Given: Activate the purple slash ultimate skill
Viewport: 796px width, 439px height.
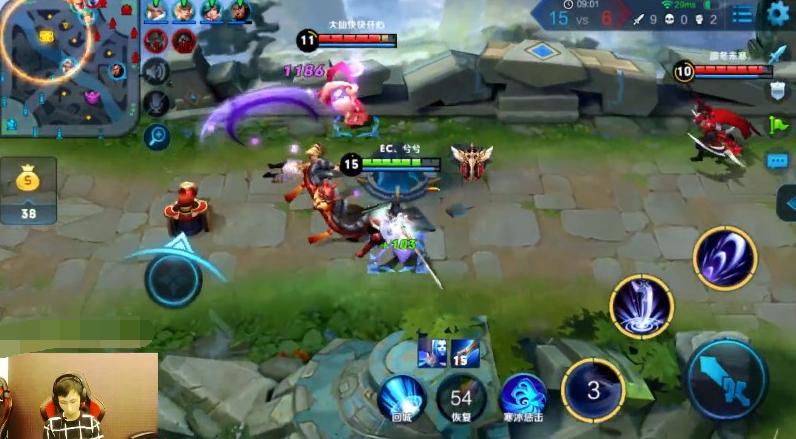Looking at the screenshot, I should pyautogui.click(x=725, y=258).
